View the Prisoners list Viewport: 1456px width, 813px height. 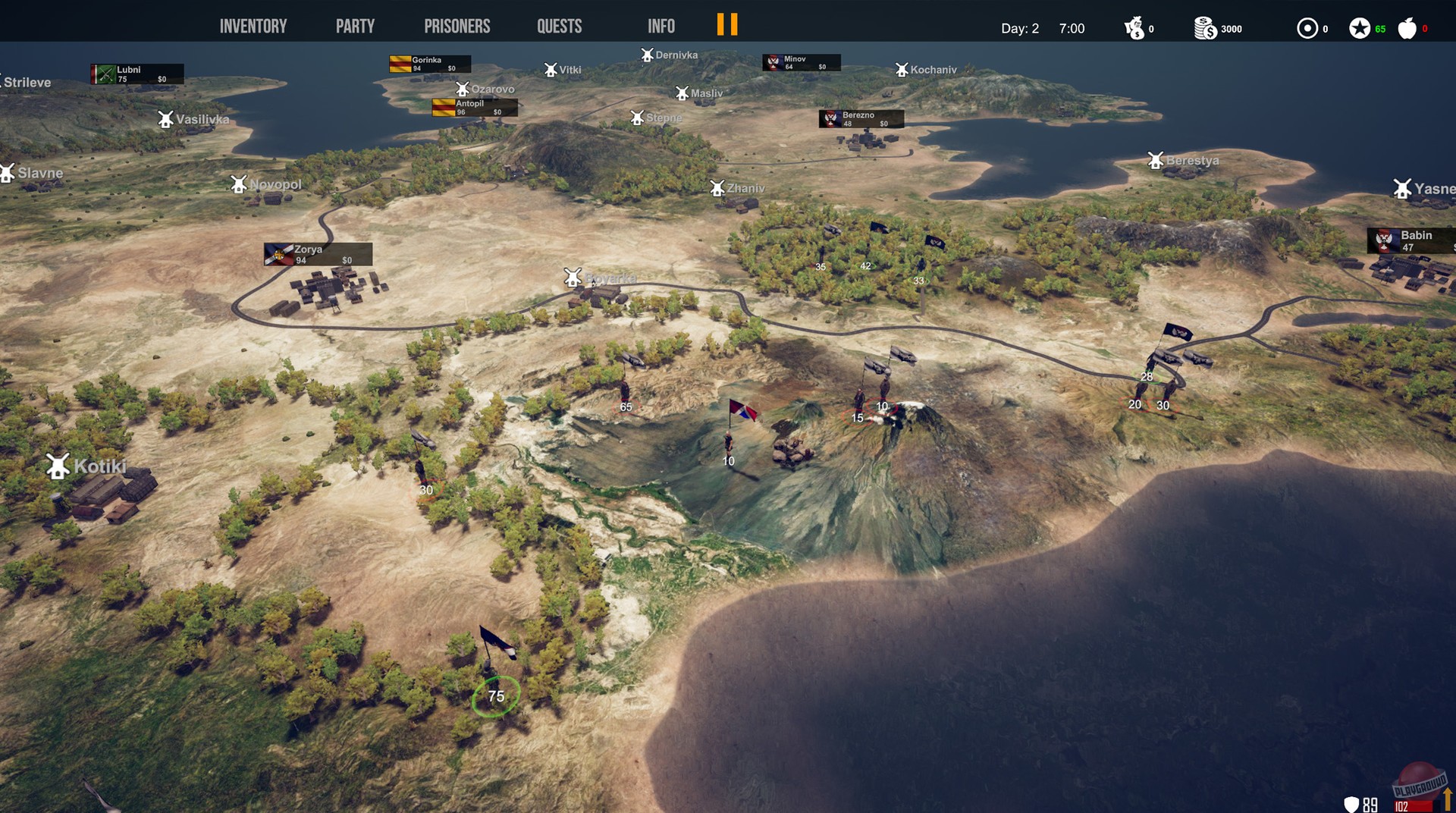[457, 25]
